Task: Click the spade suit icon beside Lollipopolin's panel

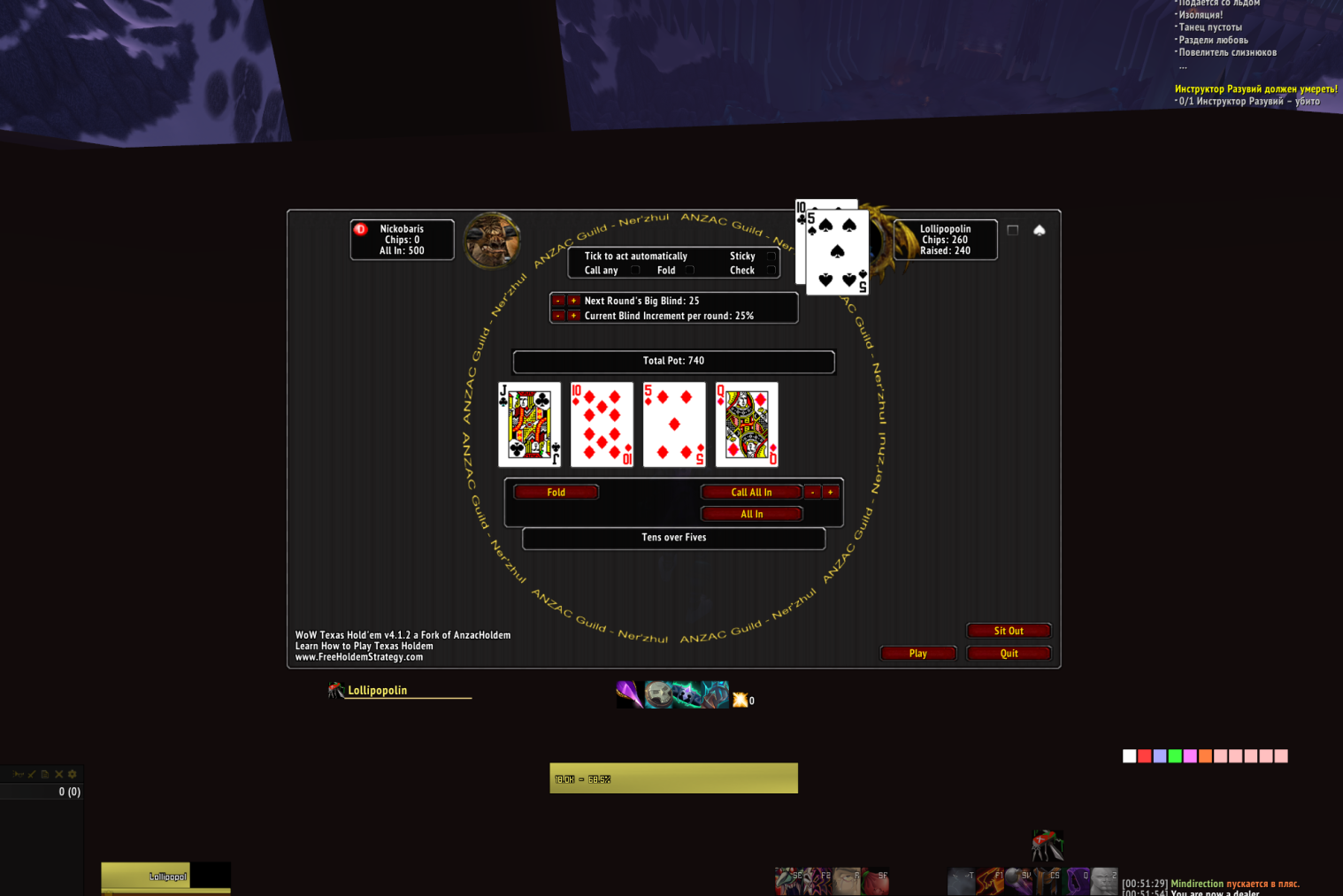Action: (x=1040, y=229)
